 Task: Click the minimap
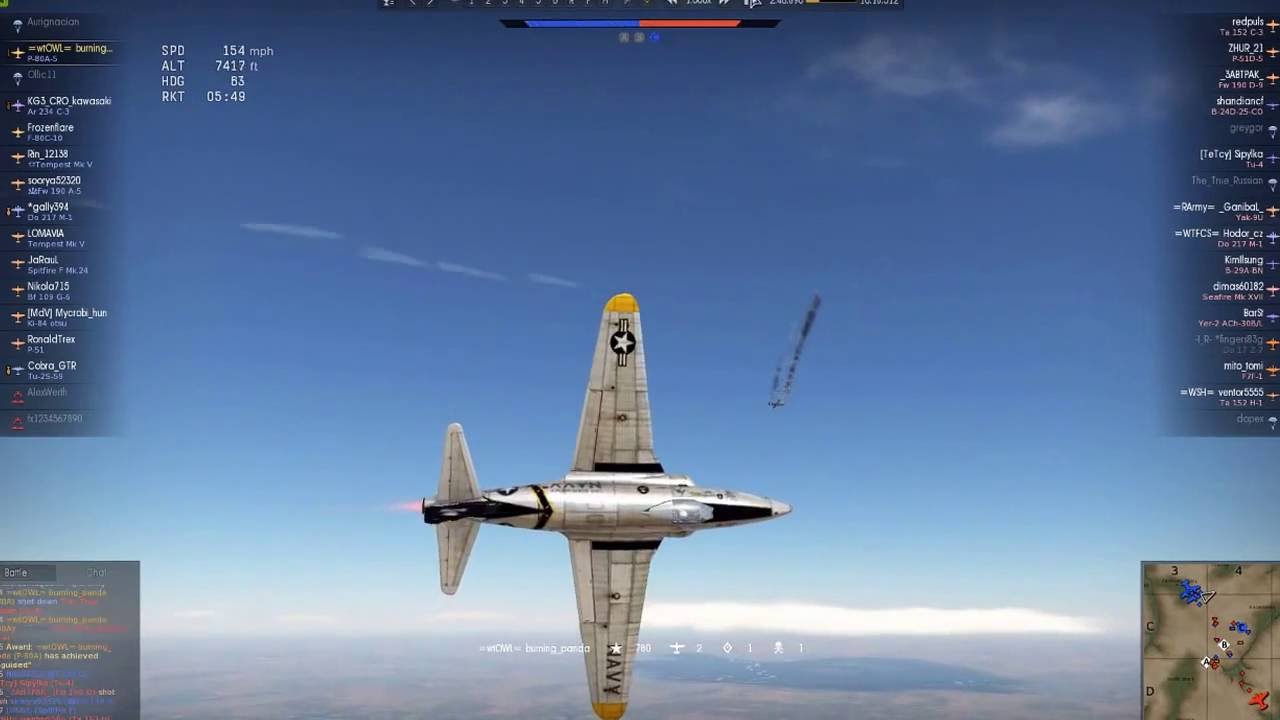pos(1210,640)
